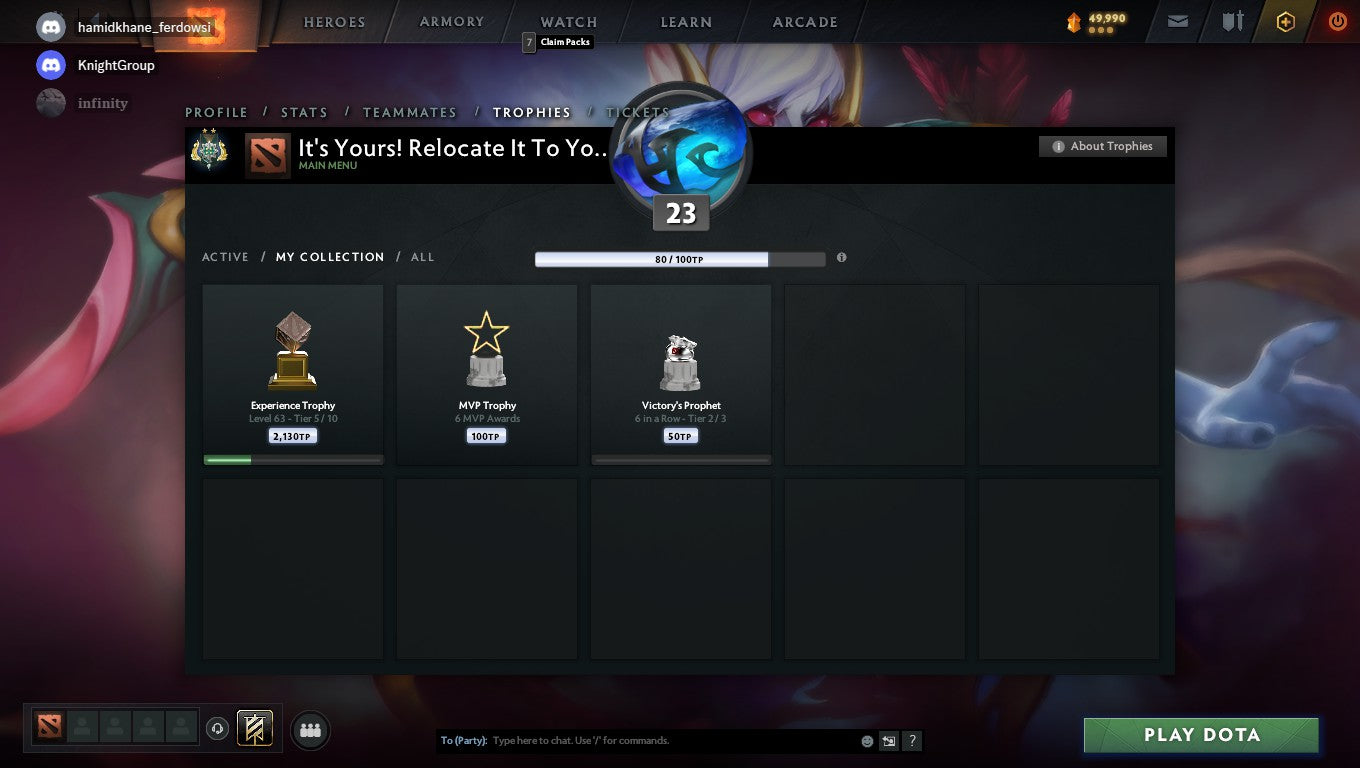Toggle voice chat with the headphone icon

click(x=218, y=728)
